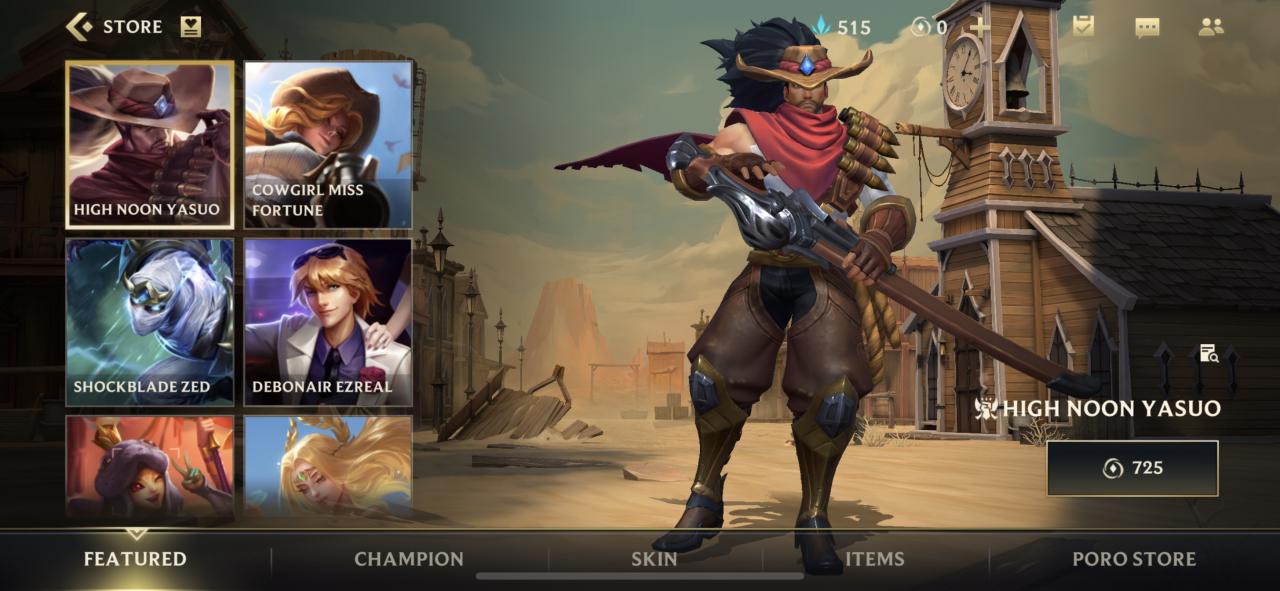
Task: Switch to the Champion tab
Action: [x=409, y=559]
